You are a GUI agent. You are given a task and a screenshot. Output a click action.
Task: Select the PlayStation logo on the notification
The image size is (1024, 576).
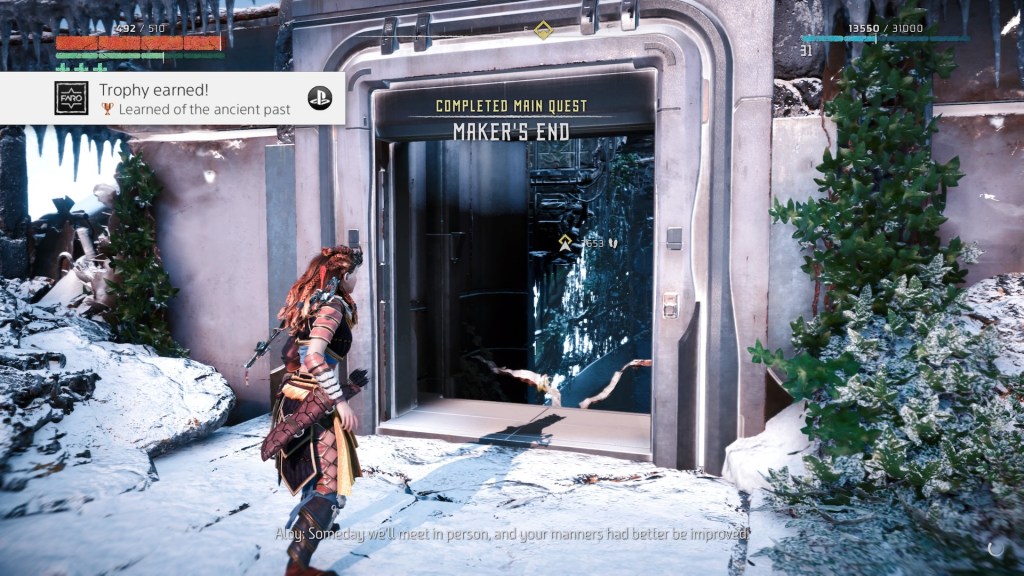tap(320, 98)
